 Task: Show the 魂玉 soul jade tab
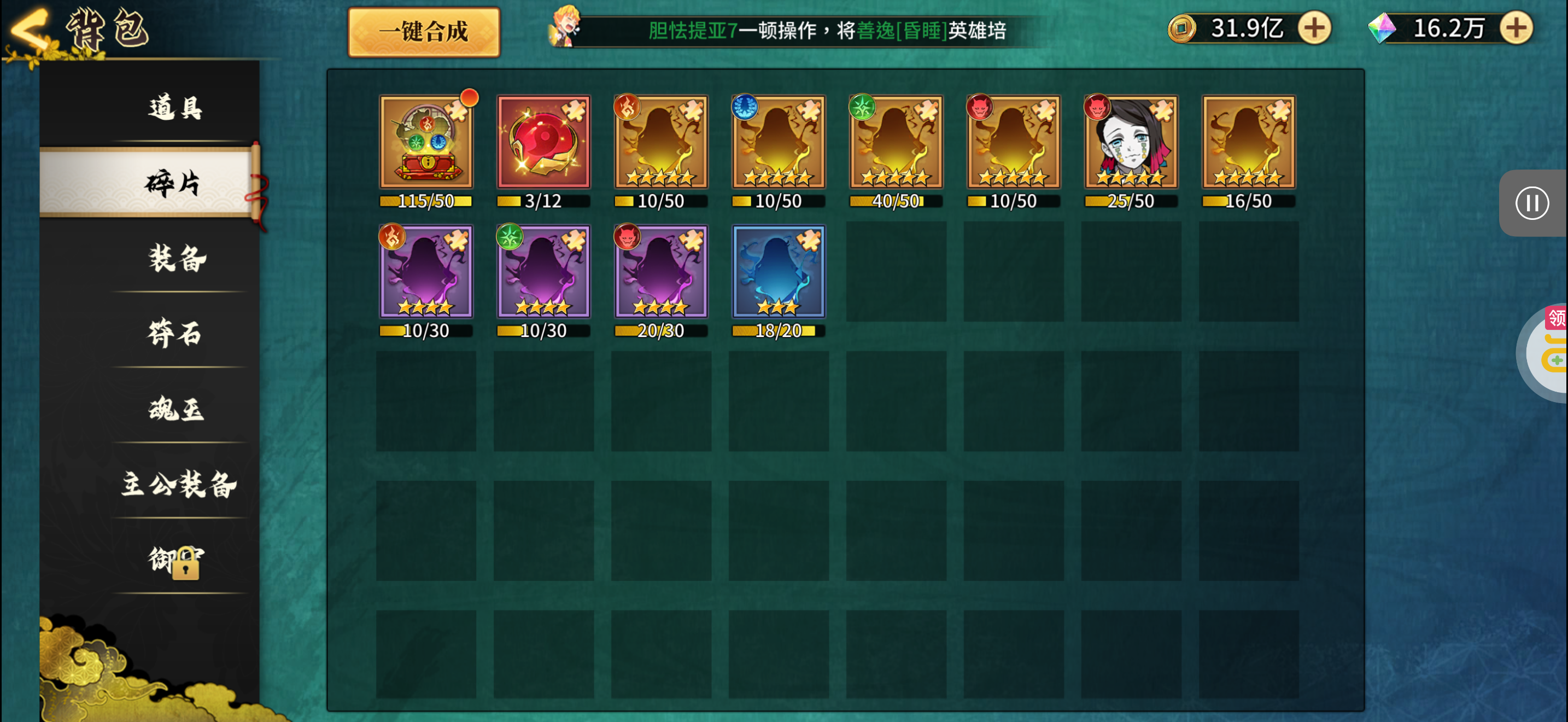pos(176,409)
